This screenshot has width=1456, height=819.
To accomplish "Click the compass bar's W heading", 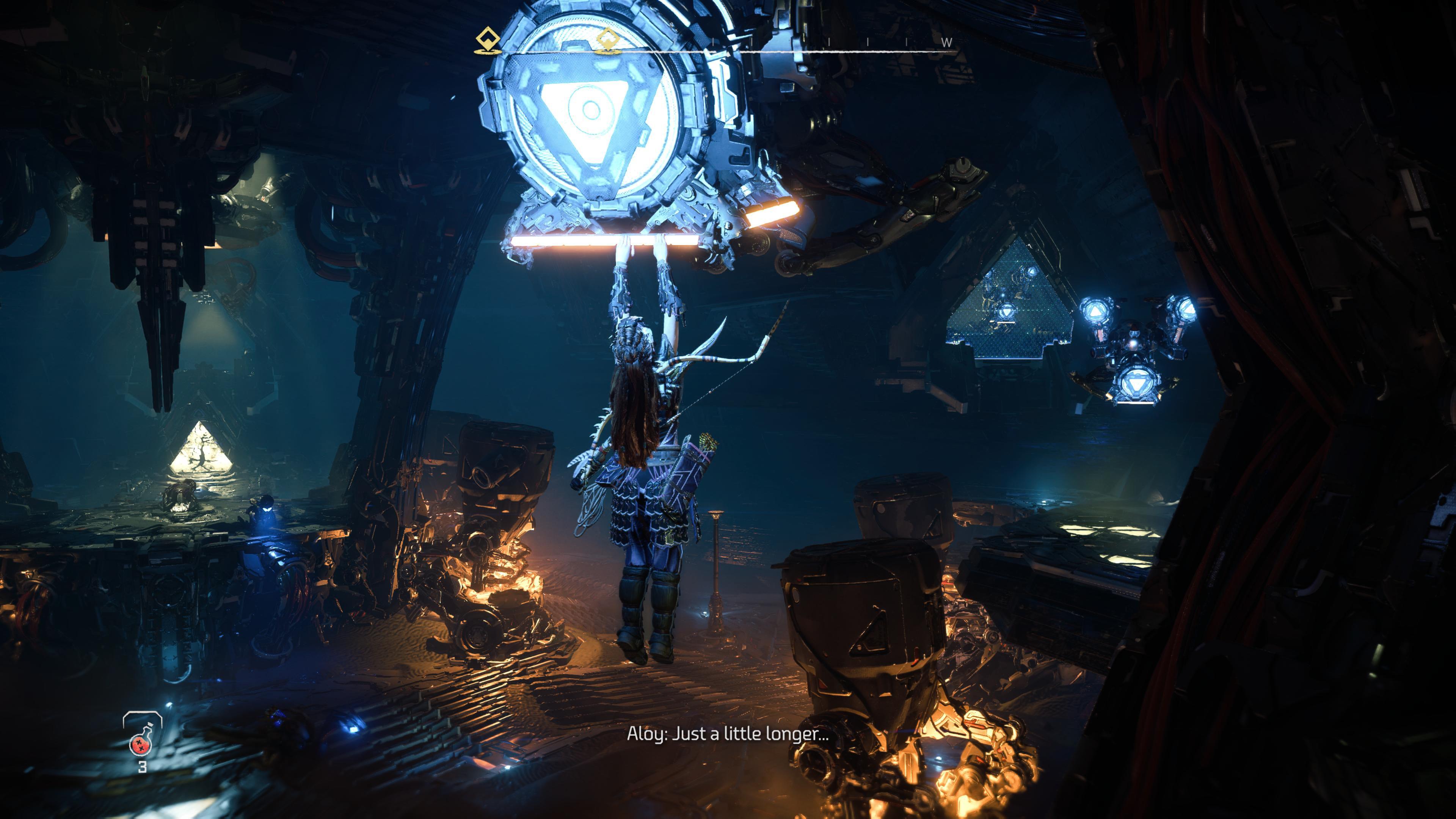I will click(x=947, y=42).
